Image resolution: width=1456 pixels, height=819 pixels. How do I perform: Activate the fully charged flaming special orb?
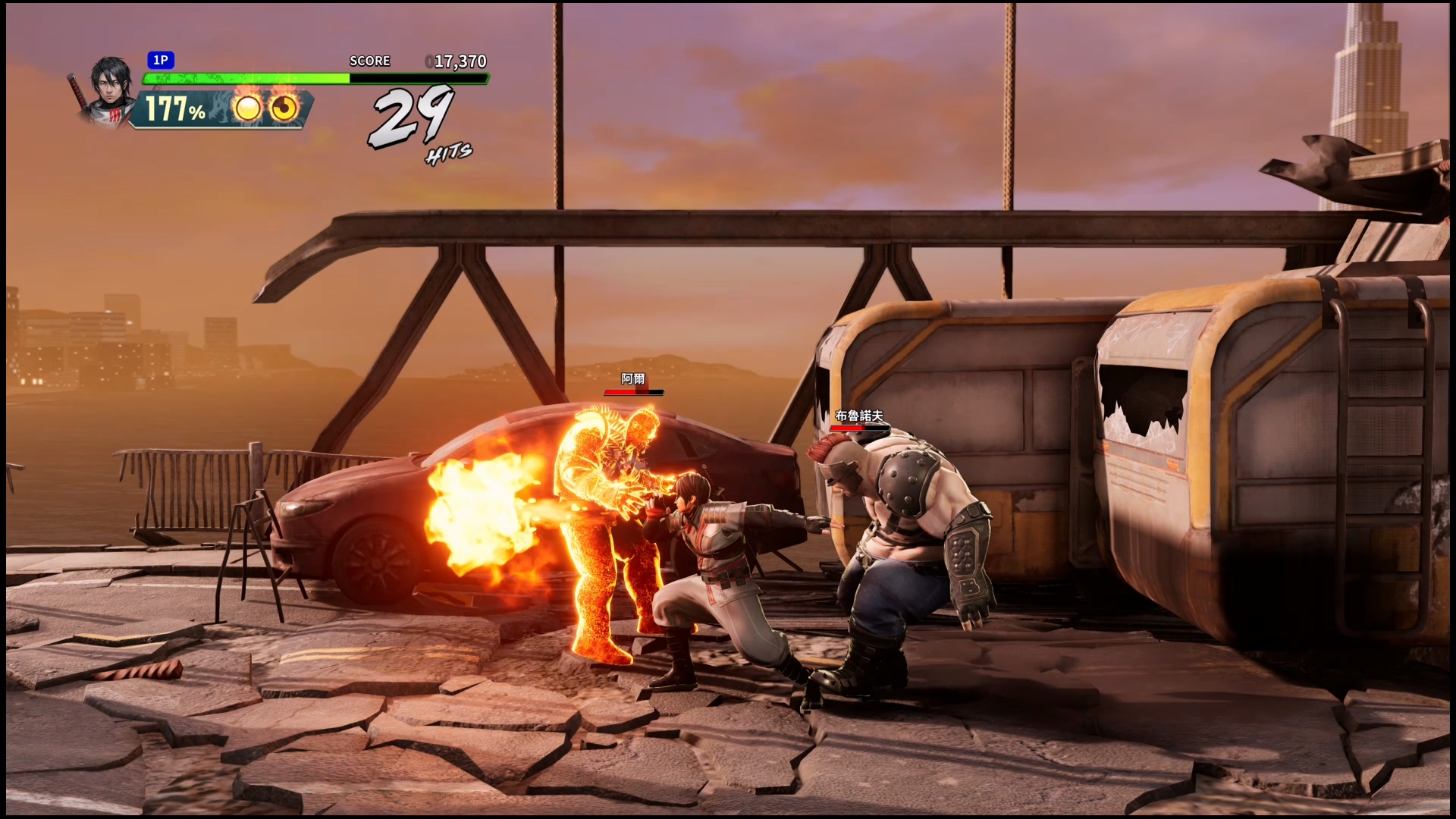click(247, 109)
